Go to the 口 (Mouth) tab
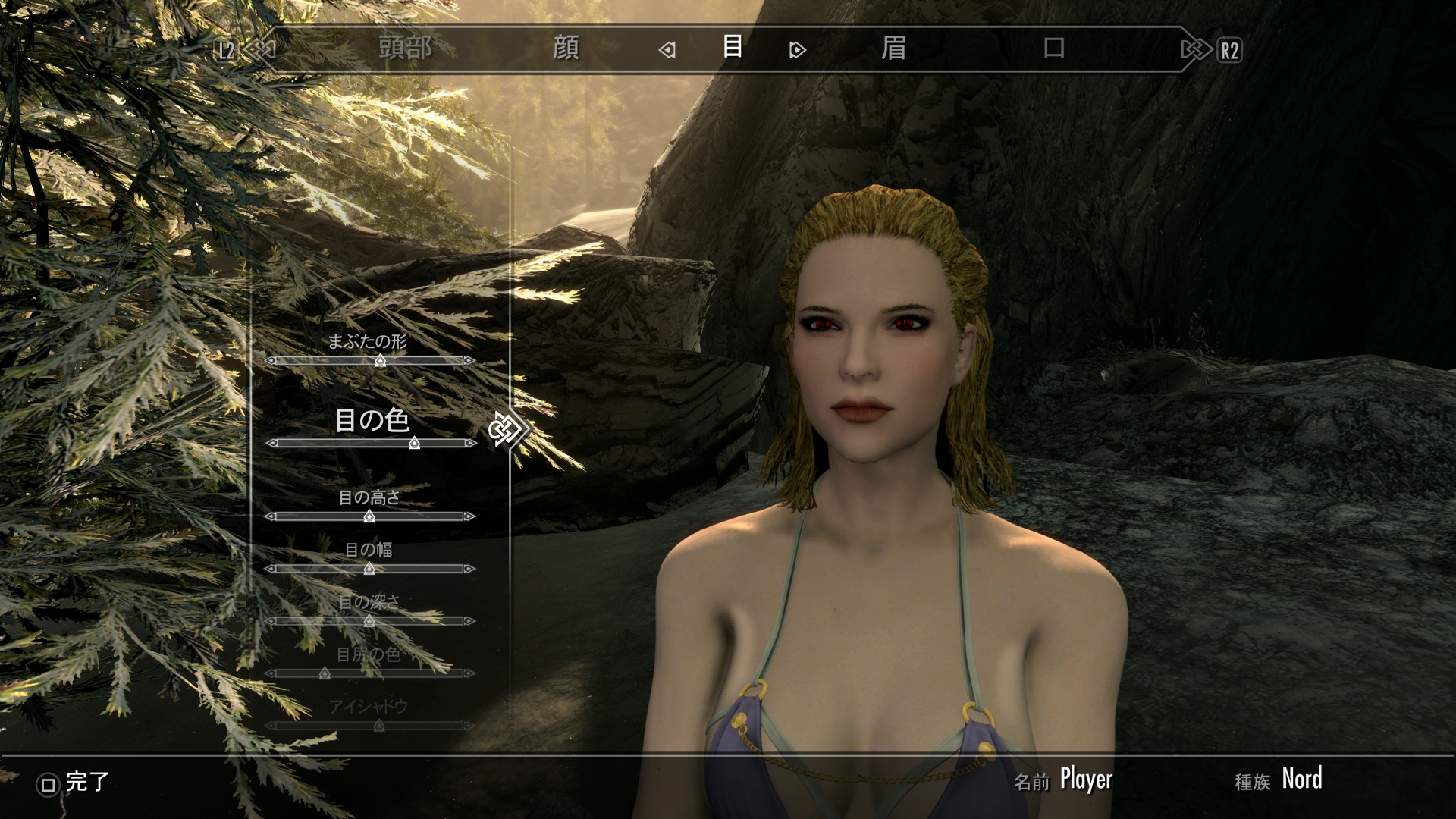Viewport: 1456px width, 819px height. [x=1053, y=49]
